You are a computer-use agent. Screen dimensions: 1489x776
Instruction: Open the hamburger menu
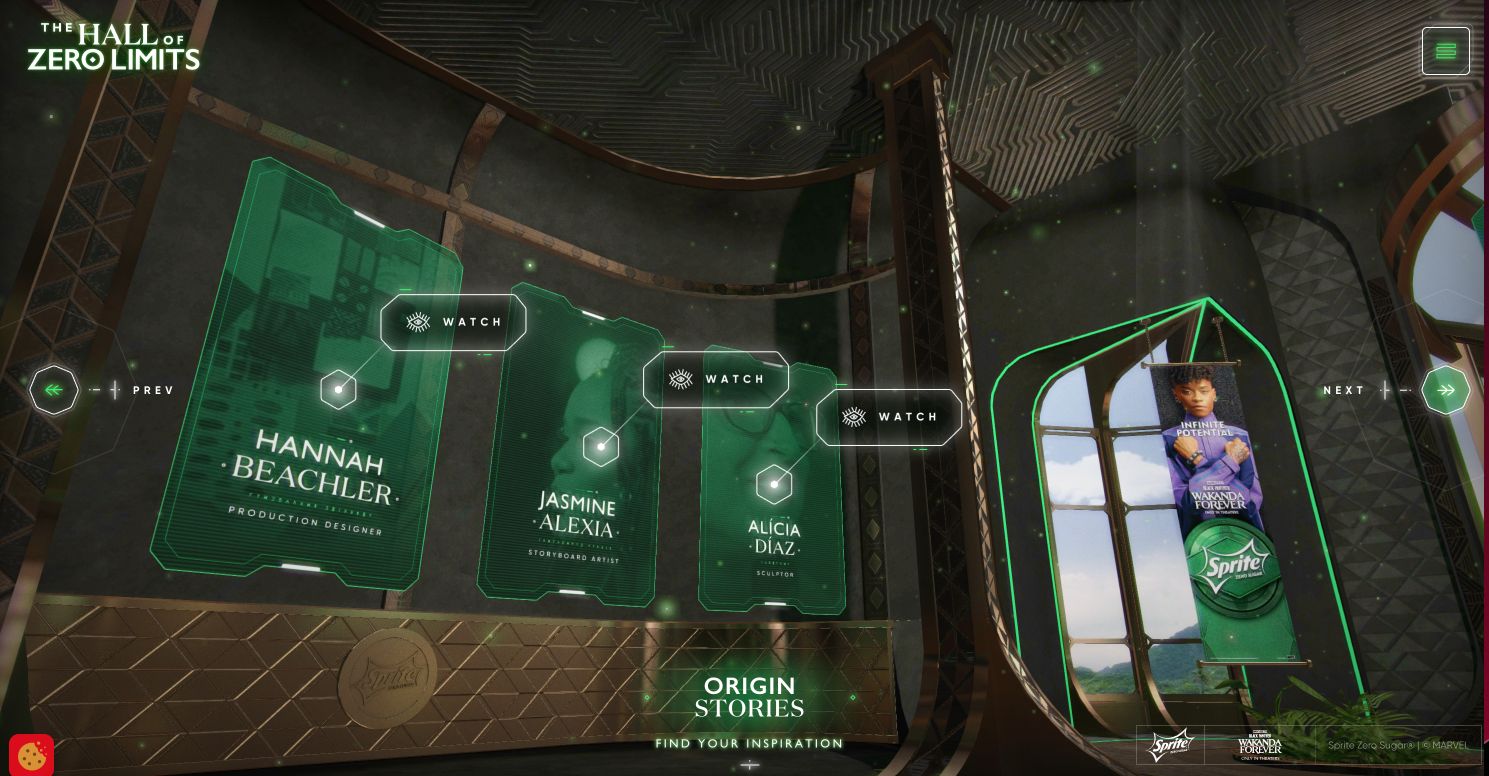click(1445, 51)
